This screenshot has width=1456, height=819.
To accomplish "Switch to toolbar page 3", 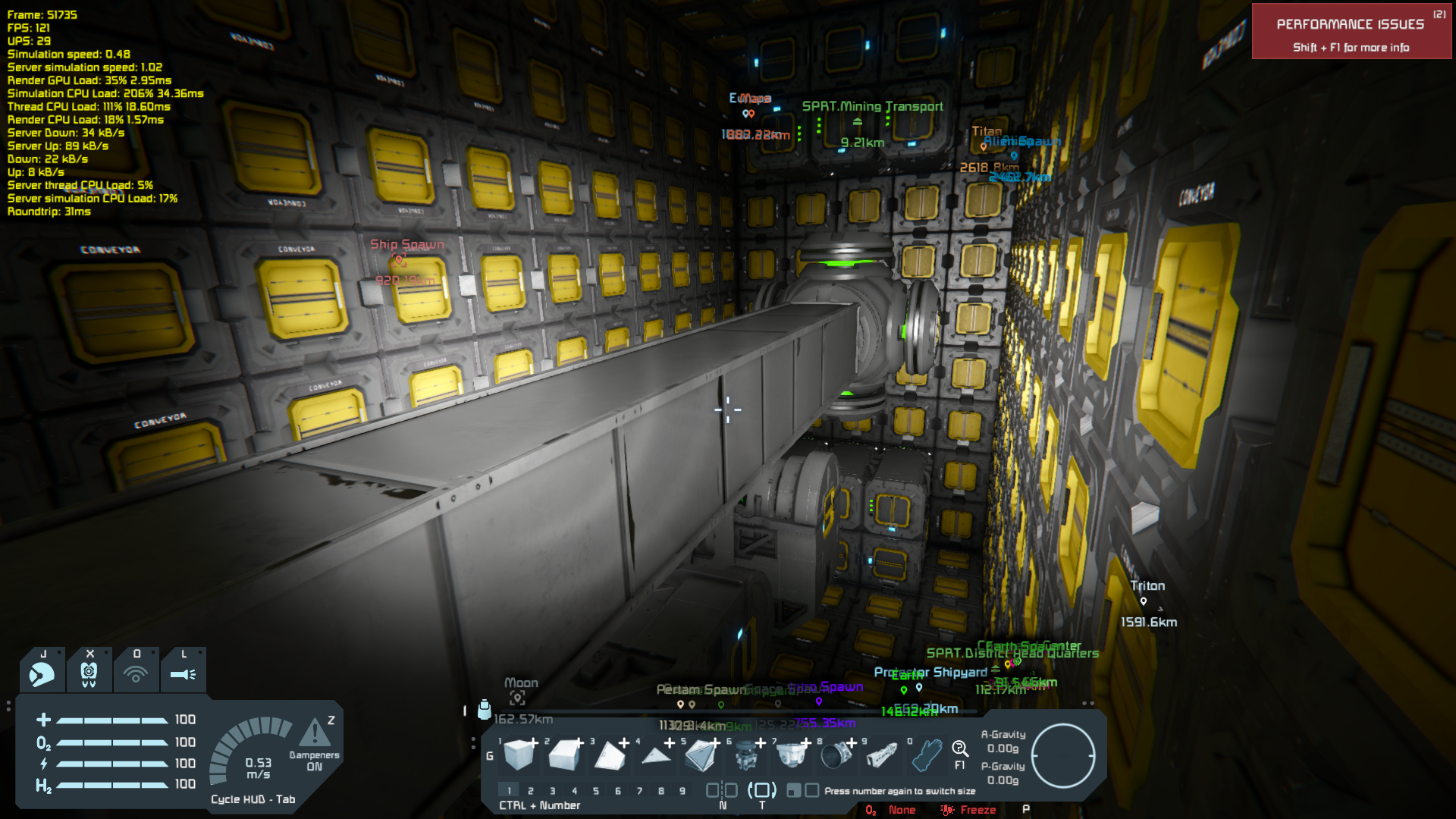I will pyautogui.click(x=552, y=791).
